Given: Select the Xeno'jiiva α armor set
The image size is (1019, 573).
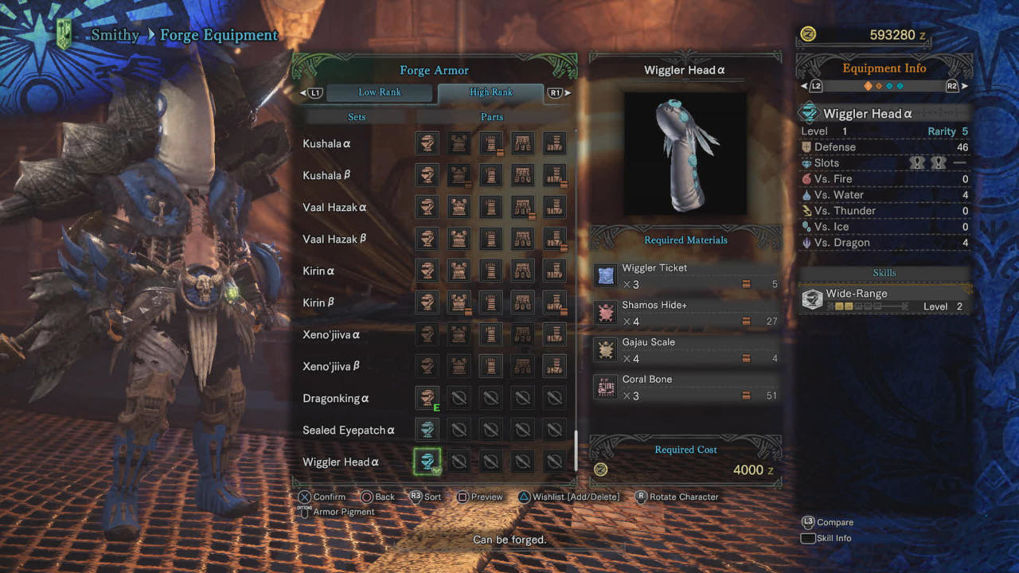Looking at the screenshot, I should tap(331, 335).
